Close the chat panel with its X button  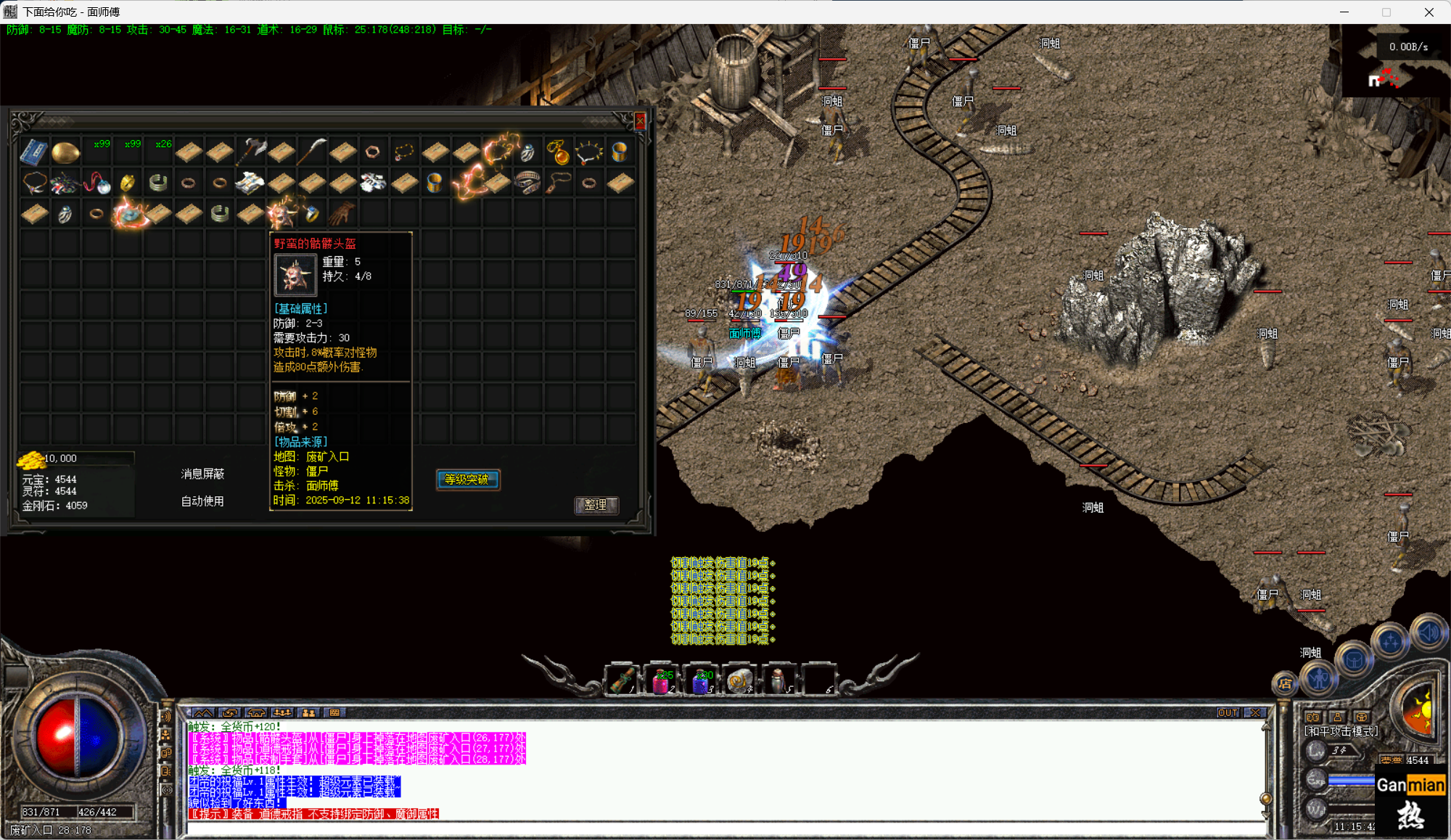tap(1256, 712)
